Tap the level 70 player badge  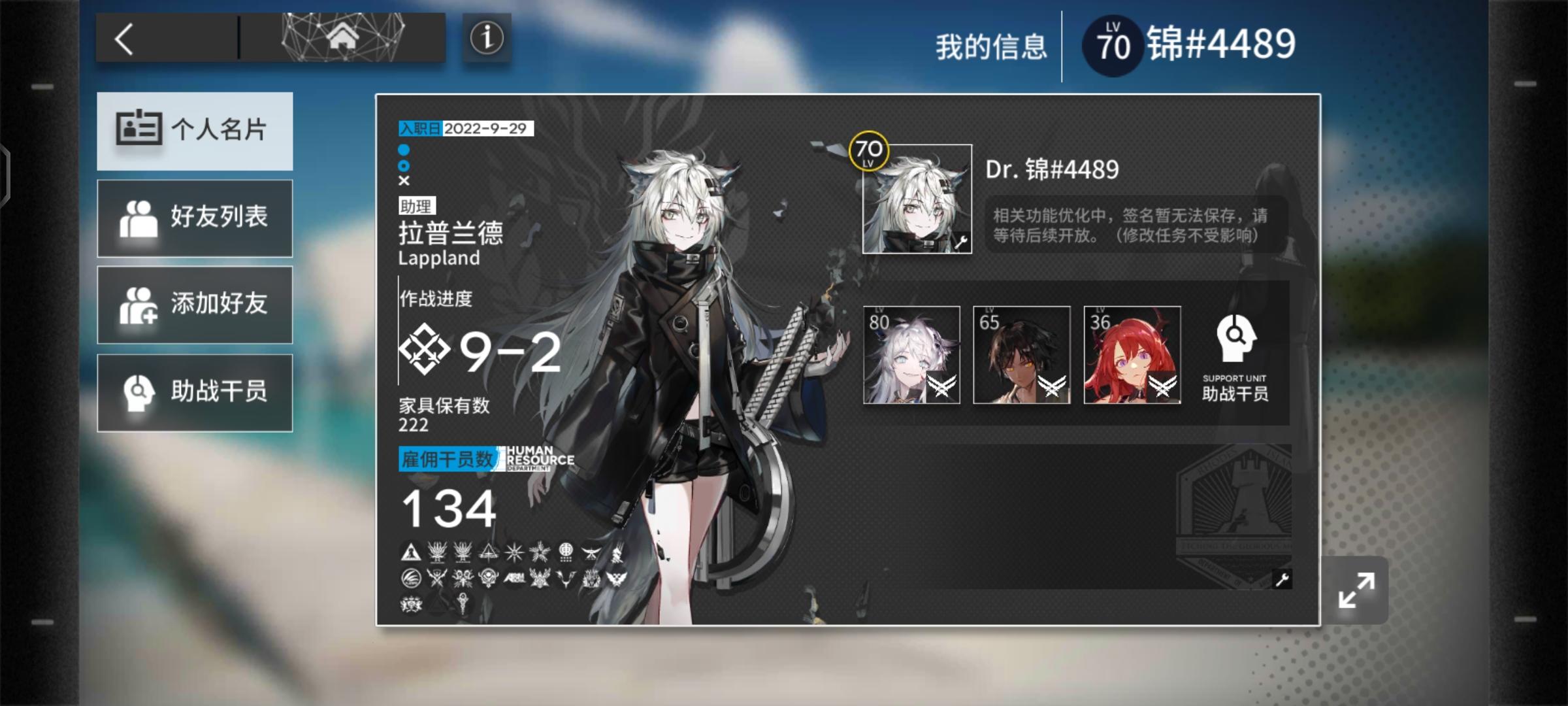[x=1111, y=43]
